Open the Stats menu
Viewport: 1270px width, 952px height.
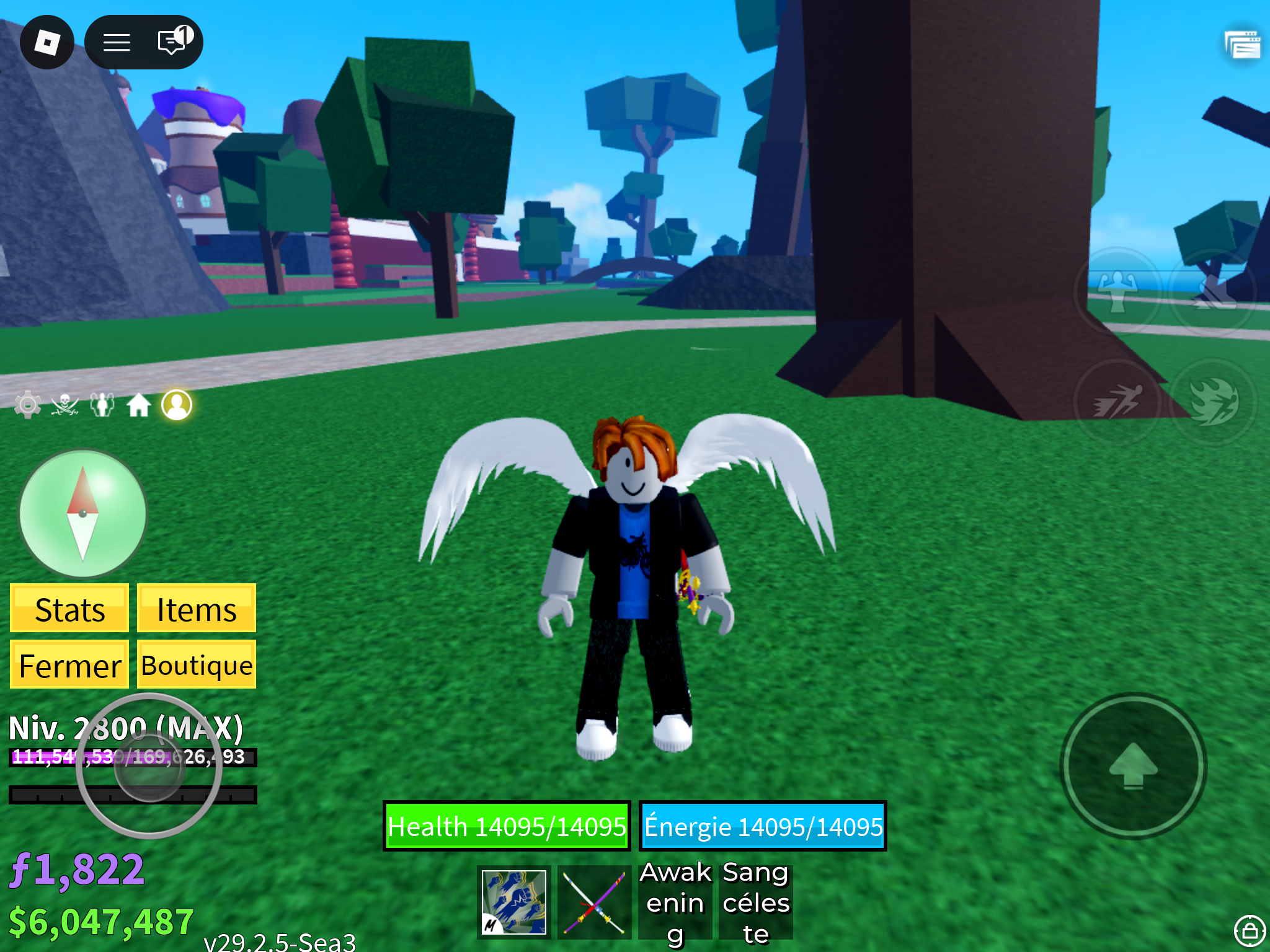pos(69,609)
